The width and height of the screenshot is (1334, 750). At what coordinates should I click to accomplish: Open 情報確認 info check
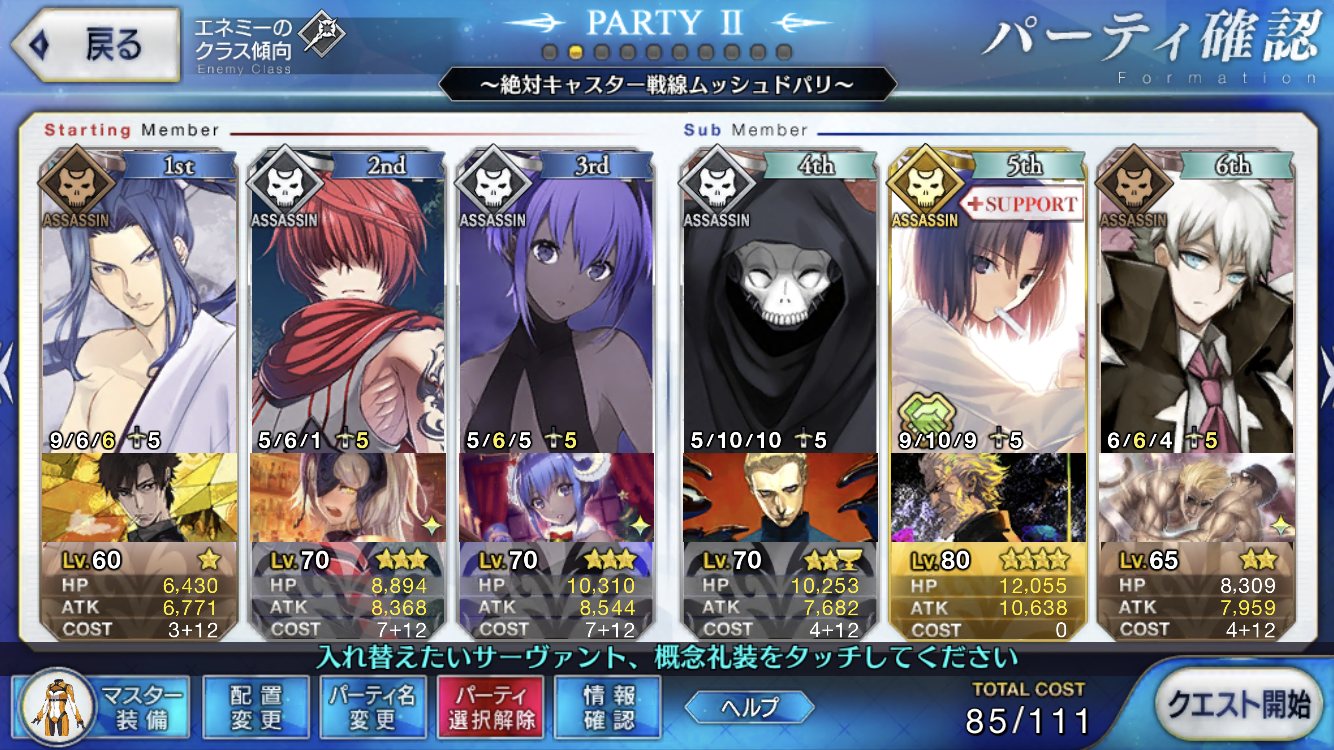(607, 707)
